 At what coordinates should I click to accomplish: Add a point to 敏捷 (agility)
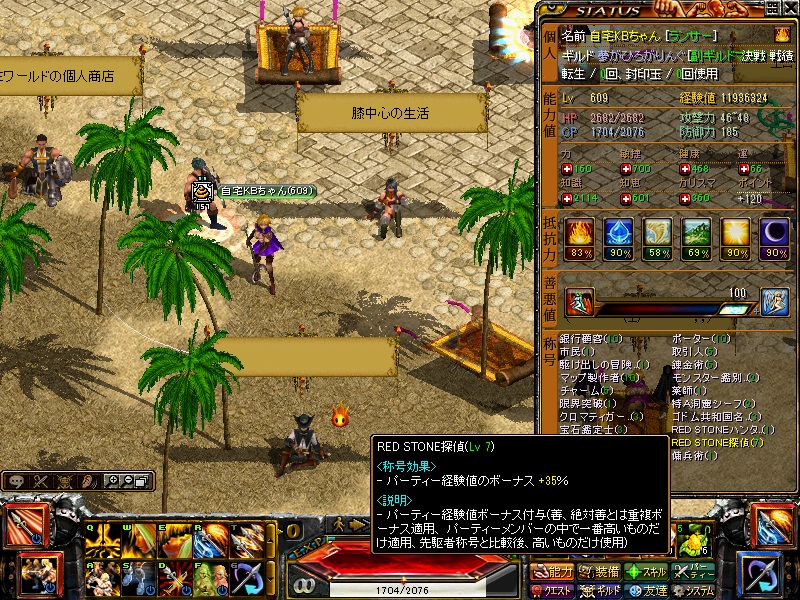(x=623, y=169)
